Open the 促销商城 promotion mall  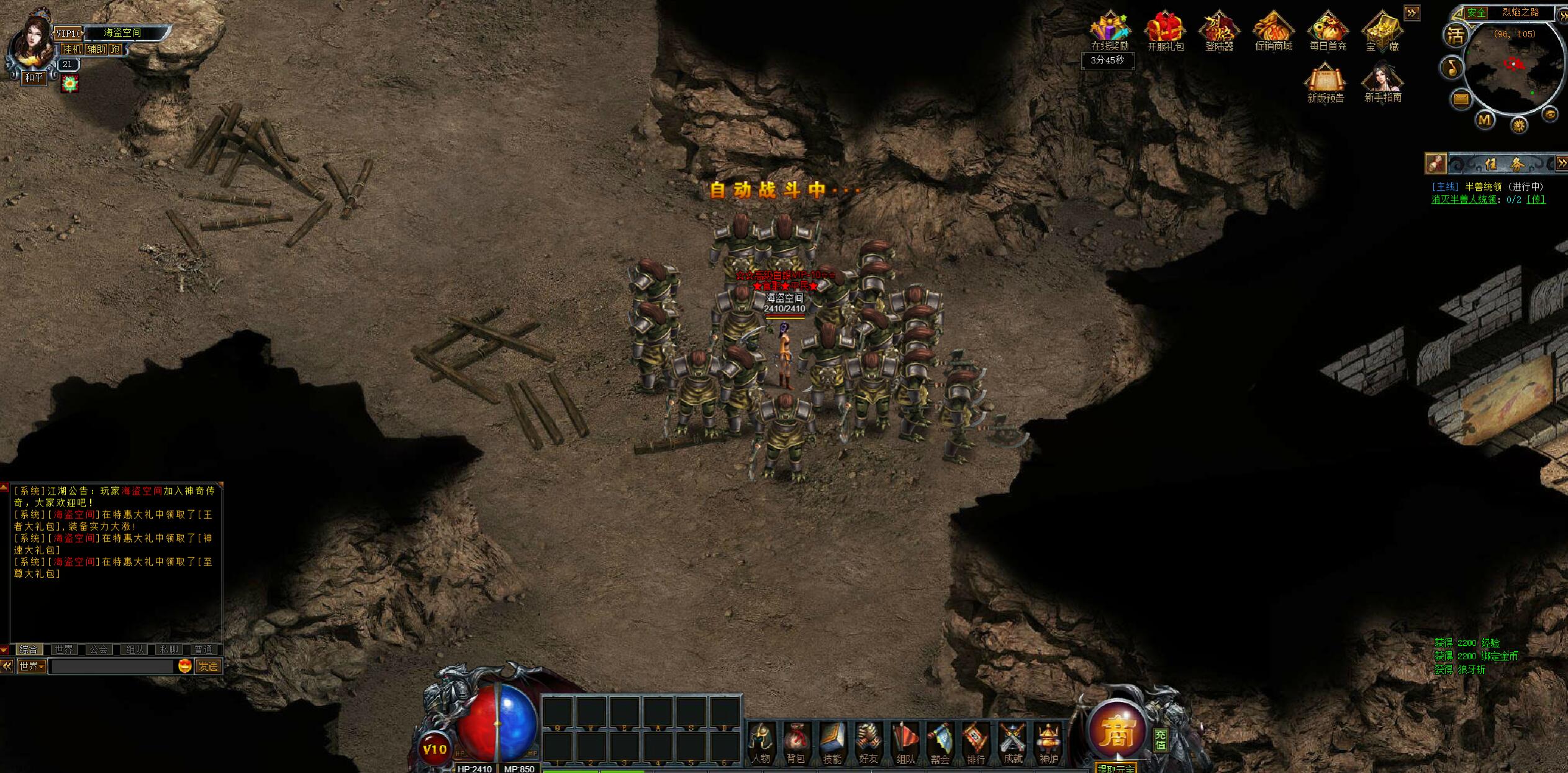[x=1274, y=31]
